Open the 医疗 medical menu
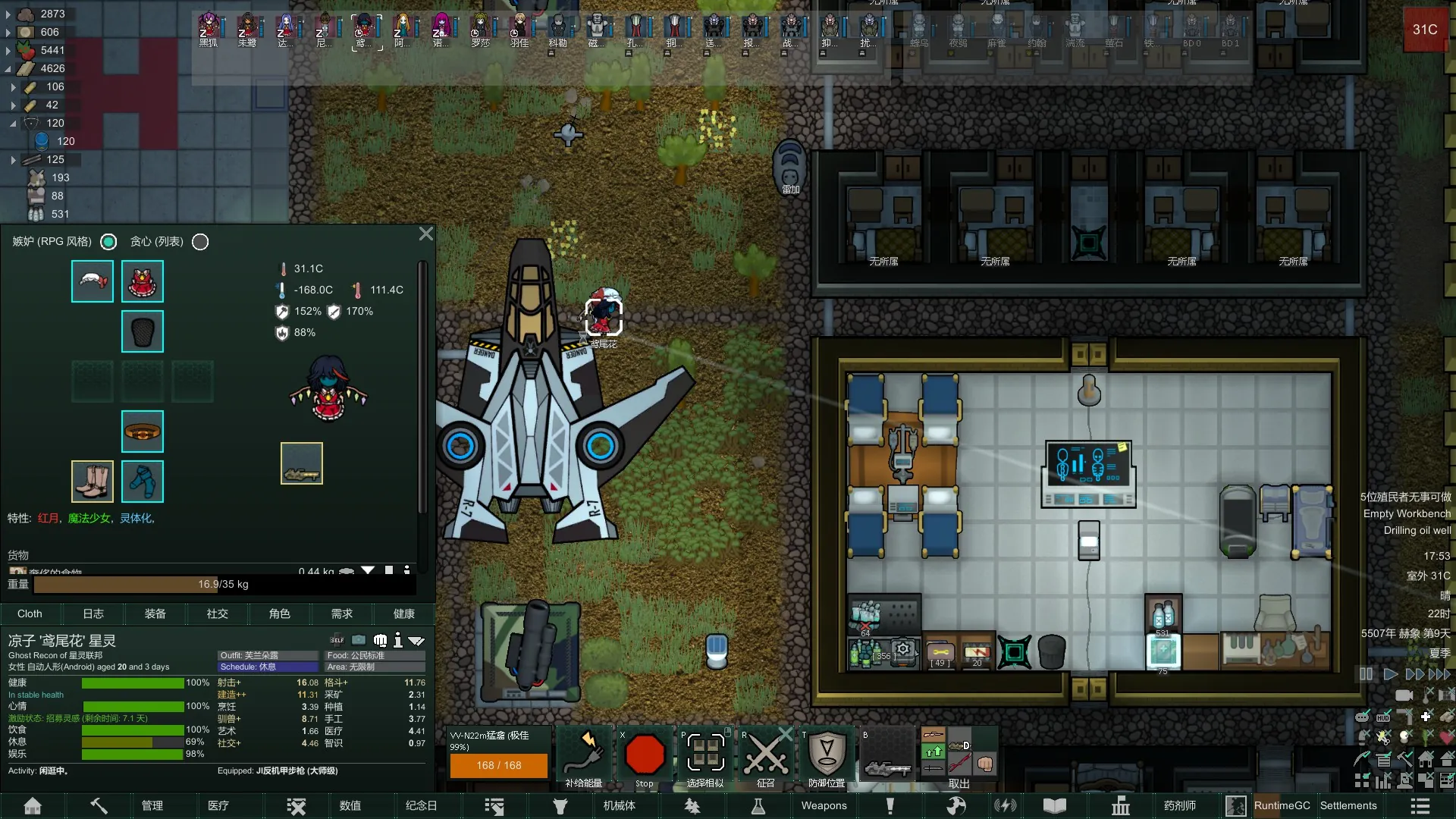1456x819 pixels. (x=218, y=805)
